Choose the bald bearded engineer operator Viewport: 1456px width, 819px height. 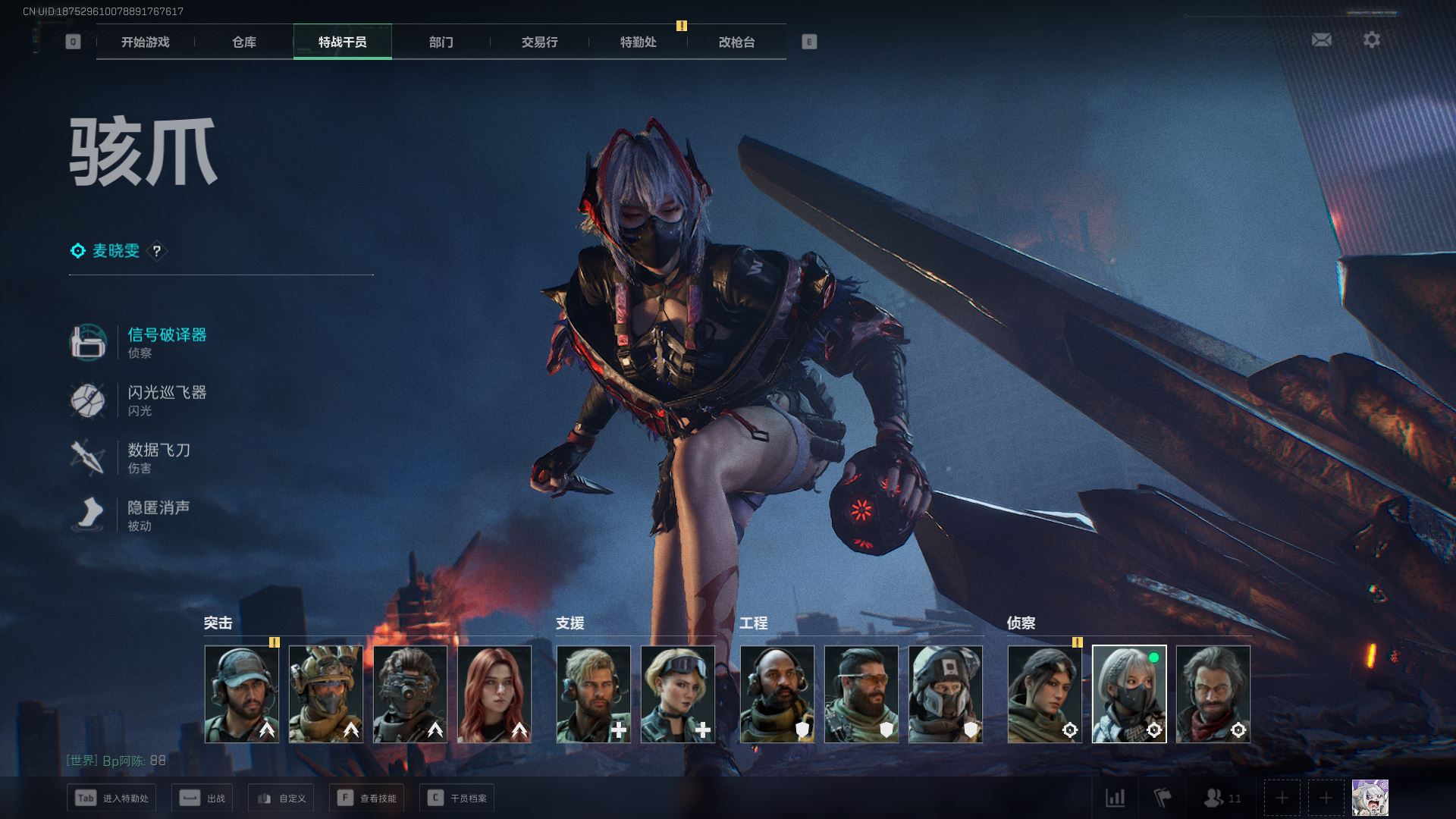coord(777,694)
